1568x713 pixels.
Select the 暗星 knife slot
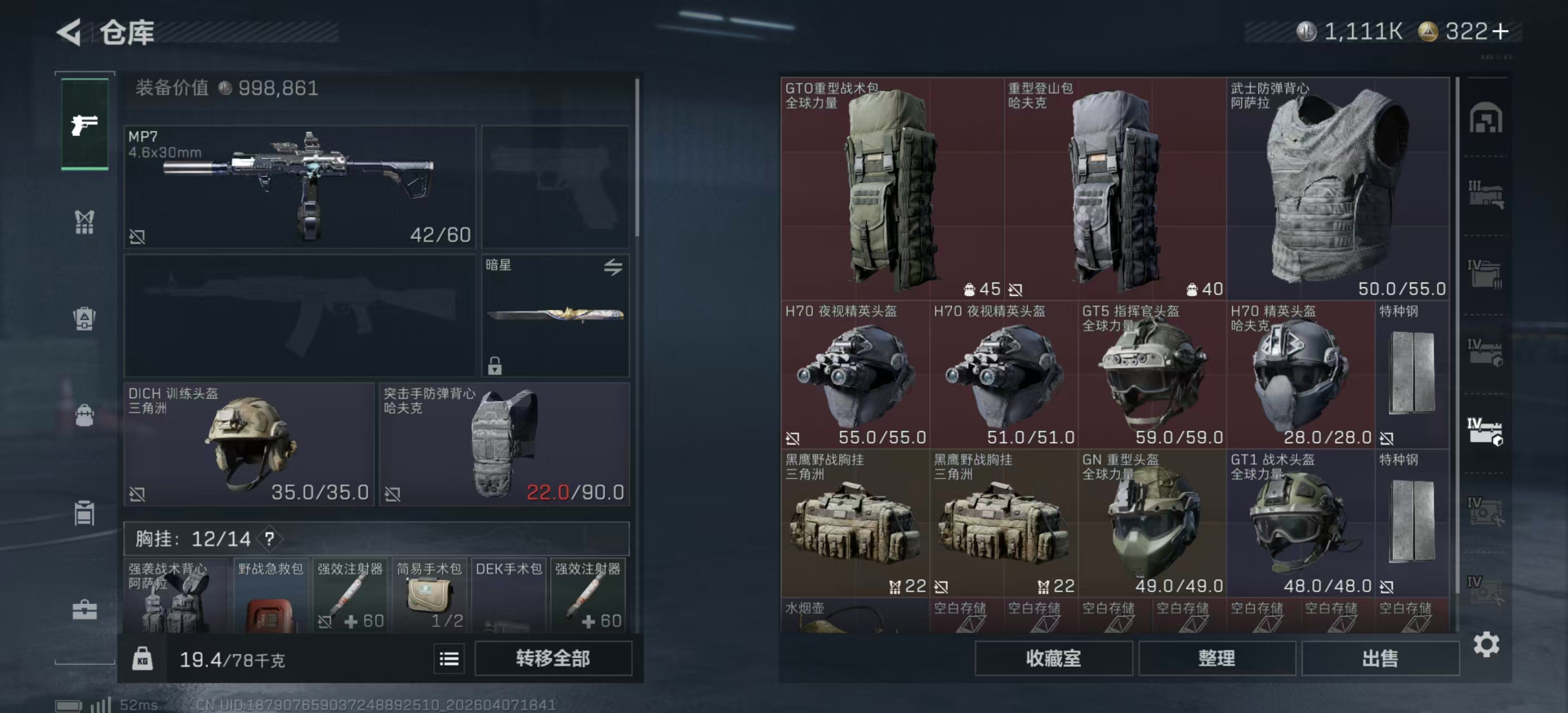555,315
